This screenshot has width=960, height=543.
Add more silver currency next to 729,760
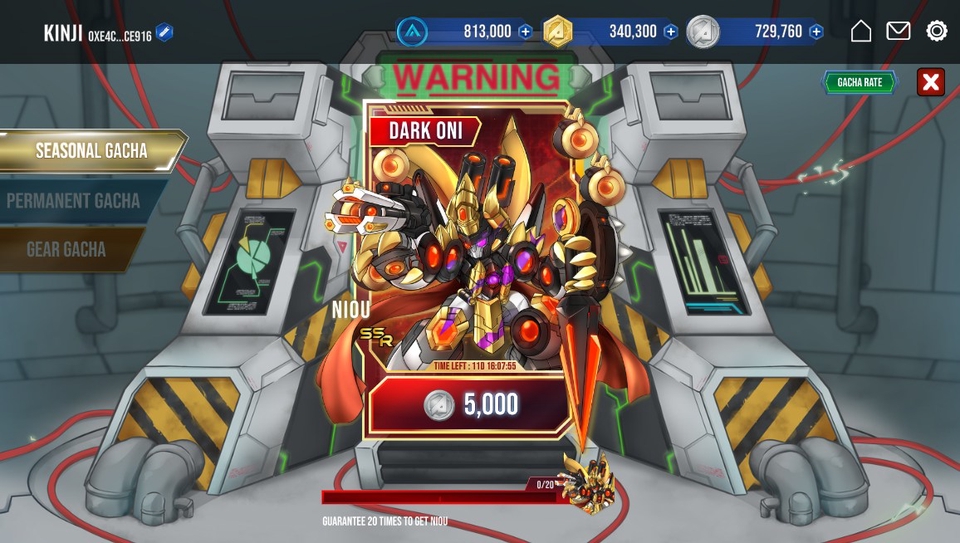coord(816,32)
